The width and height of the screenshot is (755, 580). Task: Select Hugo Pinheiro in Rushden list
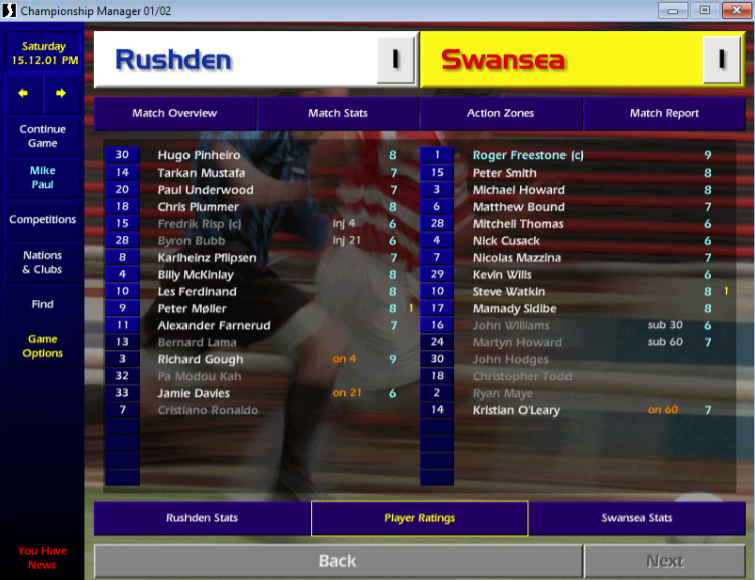[x=199, y=155]
